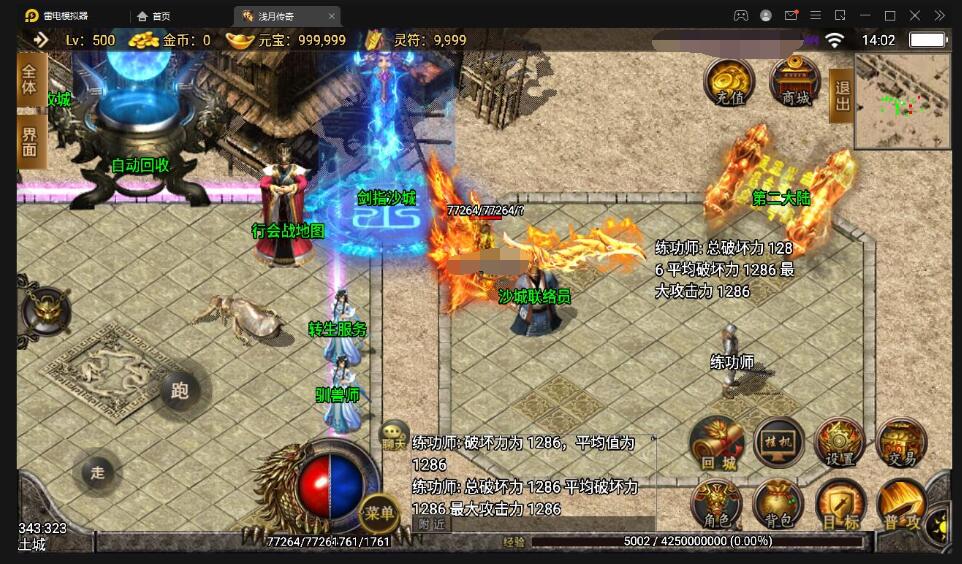Open the 设置 settings
962x564 pixels.
click(840, 443)
